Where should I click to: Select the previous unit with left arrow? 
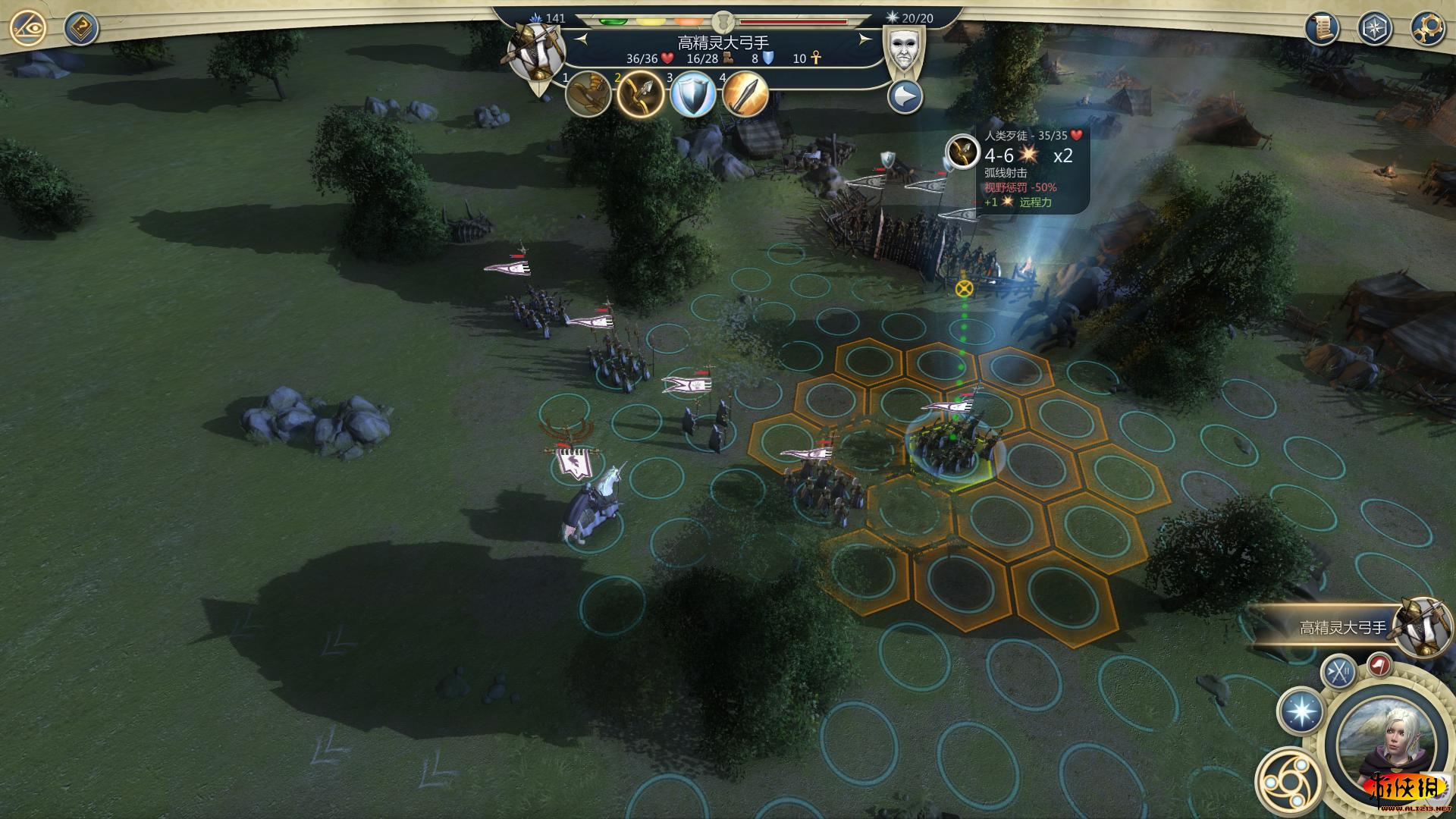coord(582,39)
